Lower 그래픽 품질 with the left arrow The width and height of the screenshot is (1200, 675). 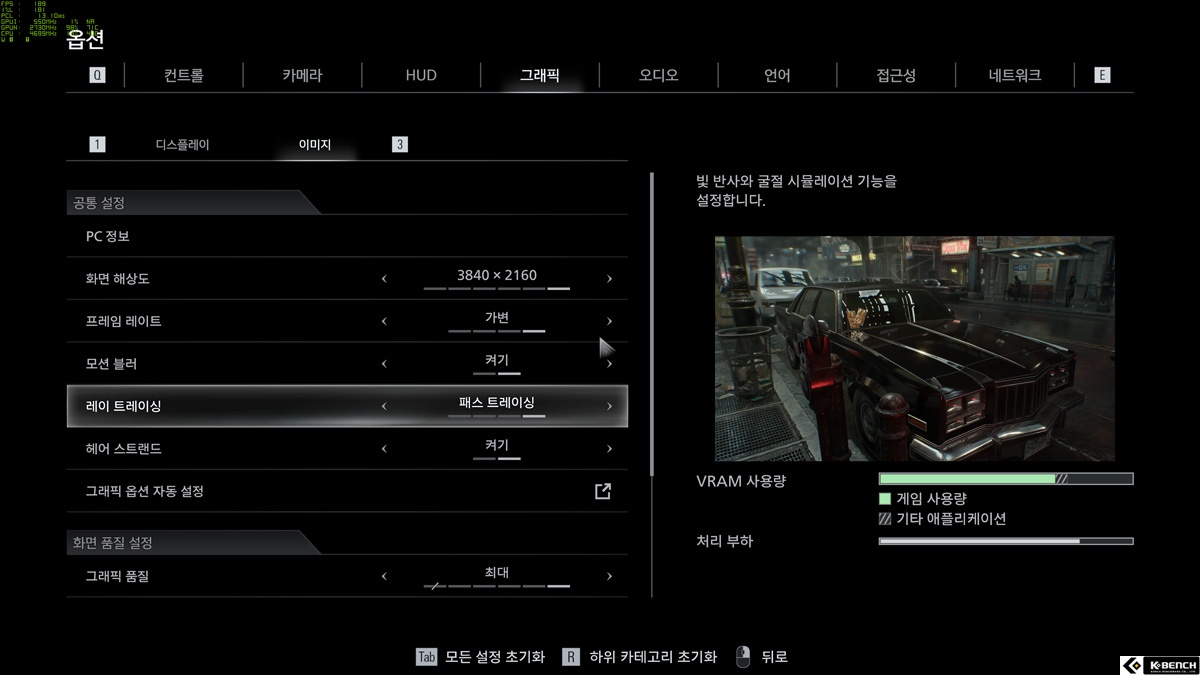click(x=384, y=576)
